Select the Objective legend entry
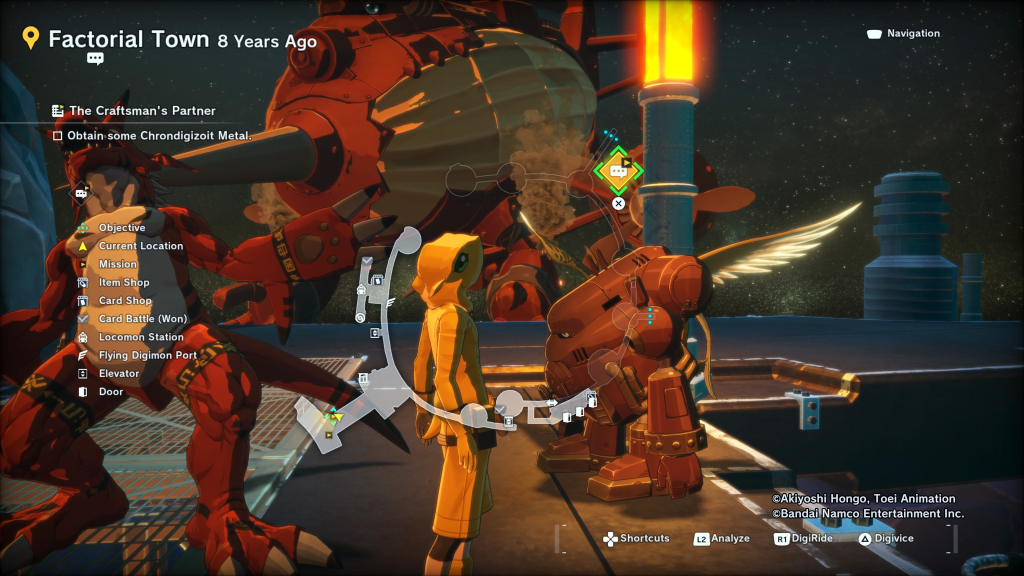Screen dimensions: 1024x576 [121, 228]
